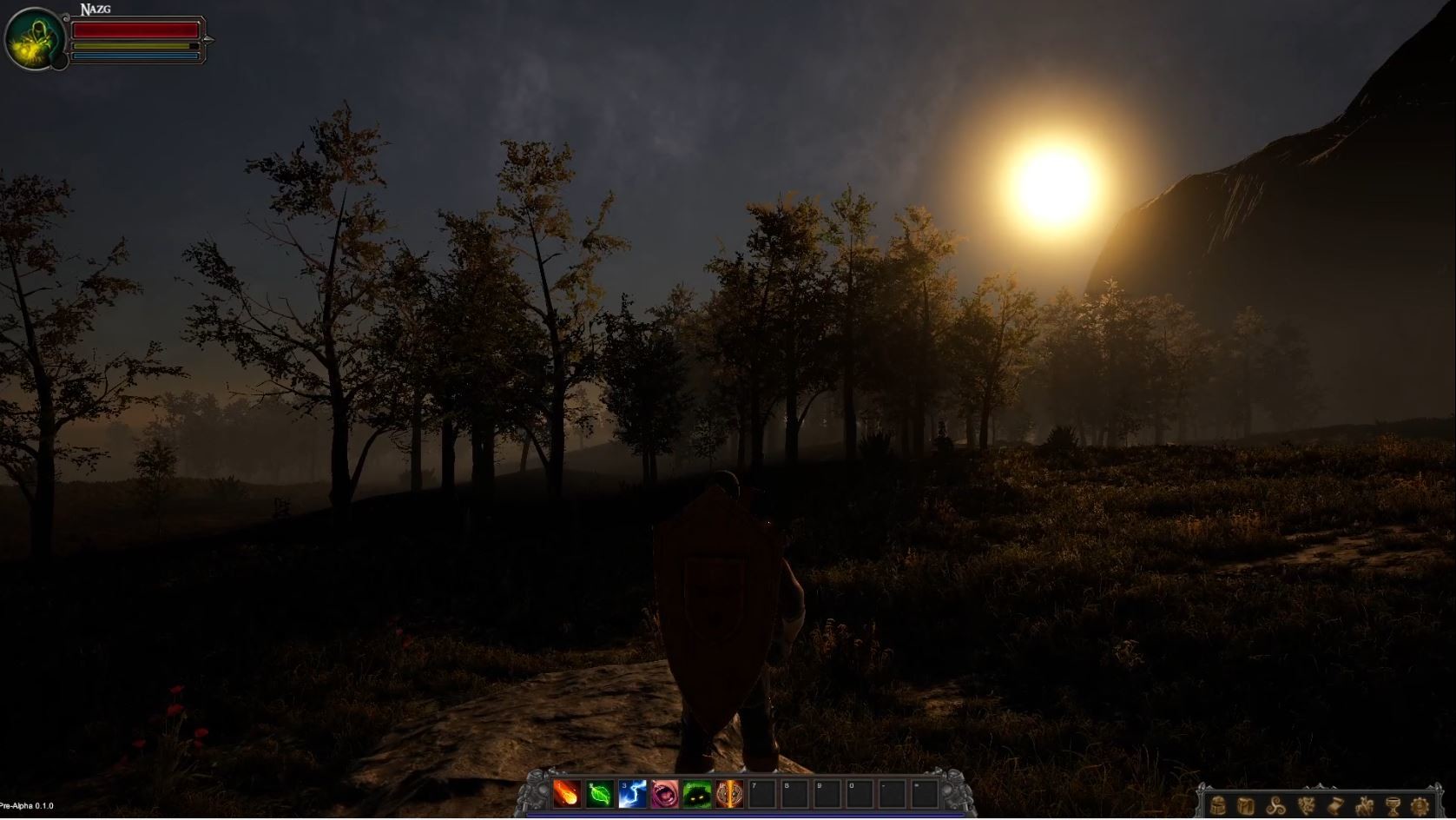
Task: Click the leftmost icon in the bottom-right menu
Action: pos(1218,806)
